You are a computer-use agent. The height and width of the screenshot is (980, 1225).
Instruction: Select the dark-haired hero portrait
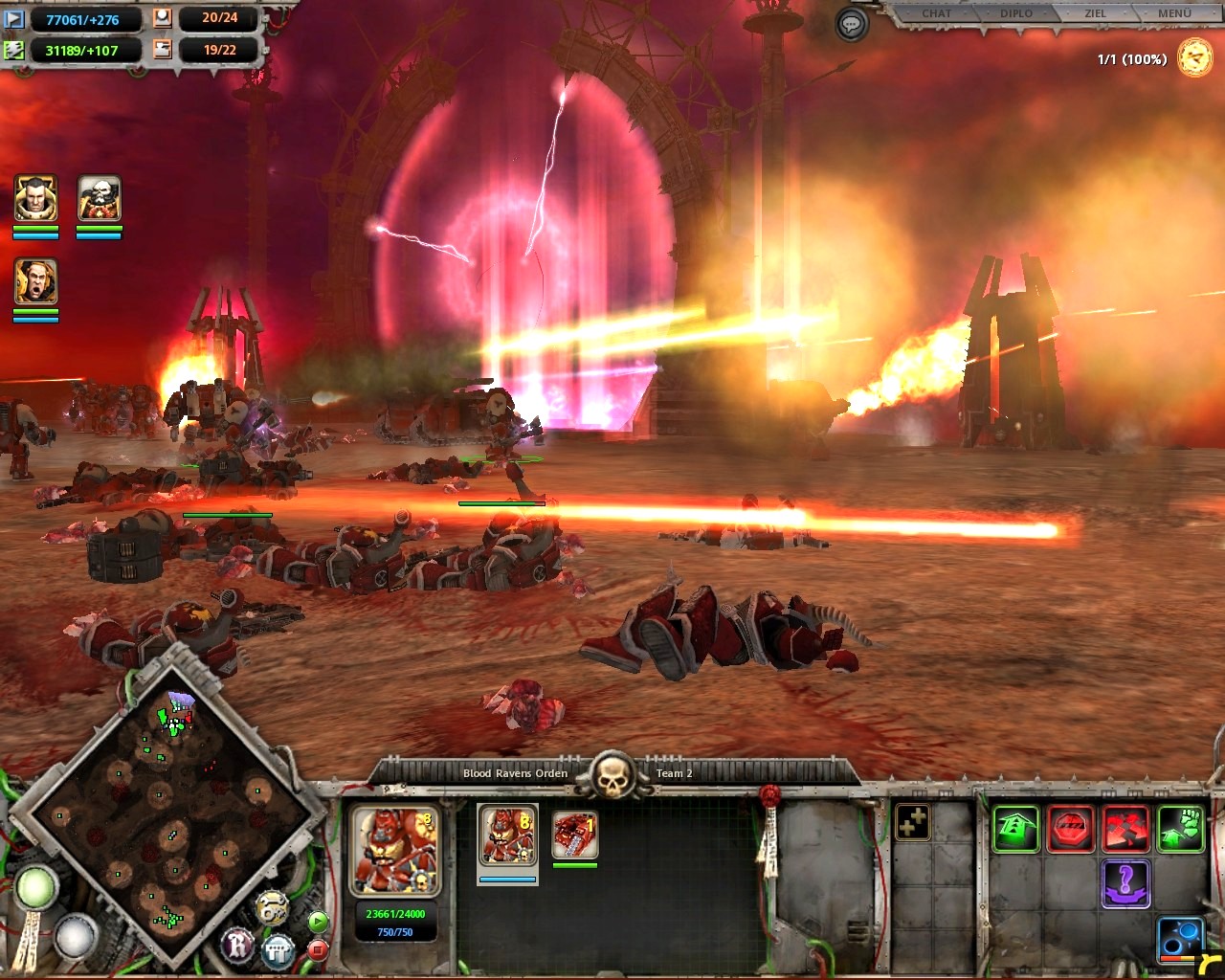[36, 199]
